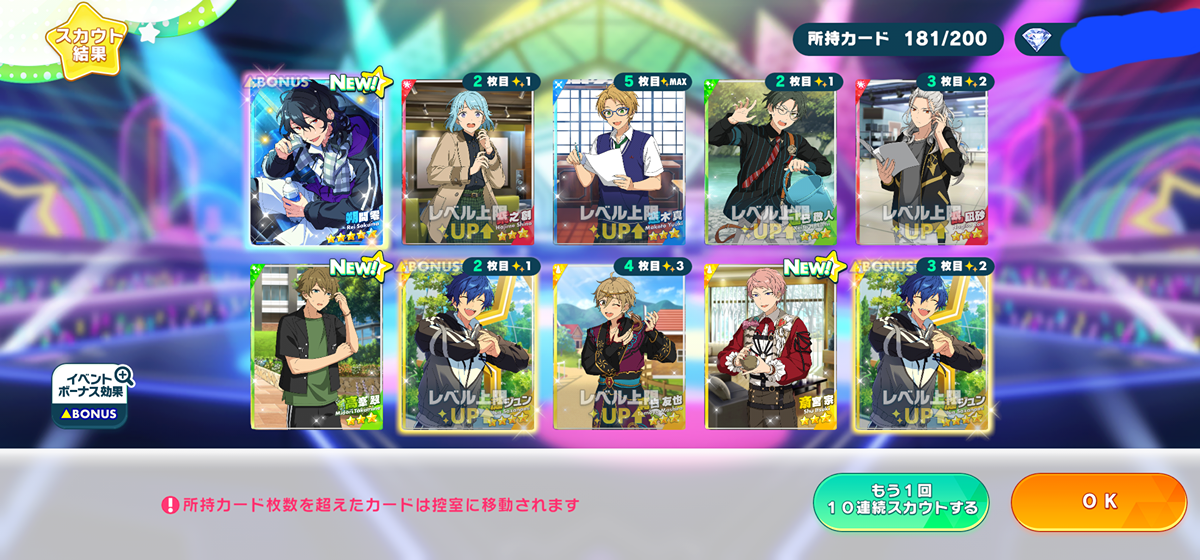Image resolution: width=1200 pixels, height=560 pixels.
Task: Tap the new Shu Itsuki card
Action: [771, 348]
